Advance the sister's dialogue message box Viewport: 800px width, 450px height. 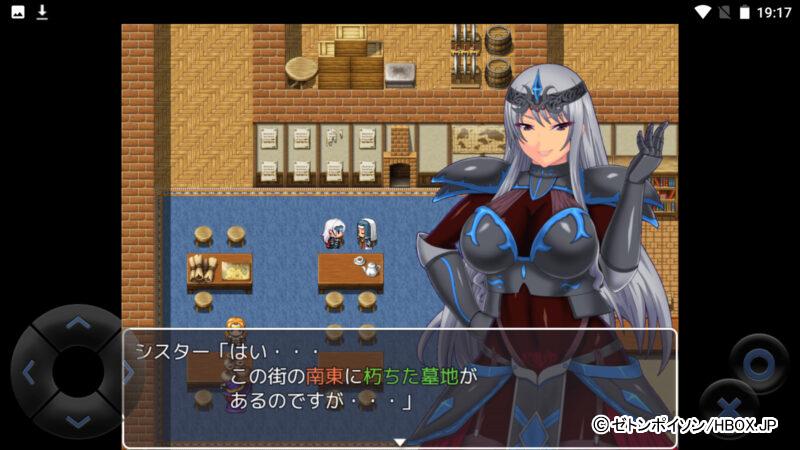(399, 387)
